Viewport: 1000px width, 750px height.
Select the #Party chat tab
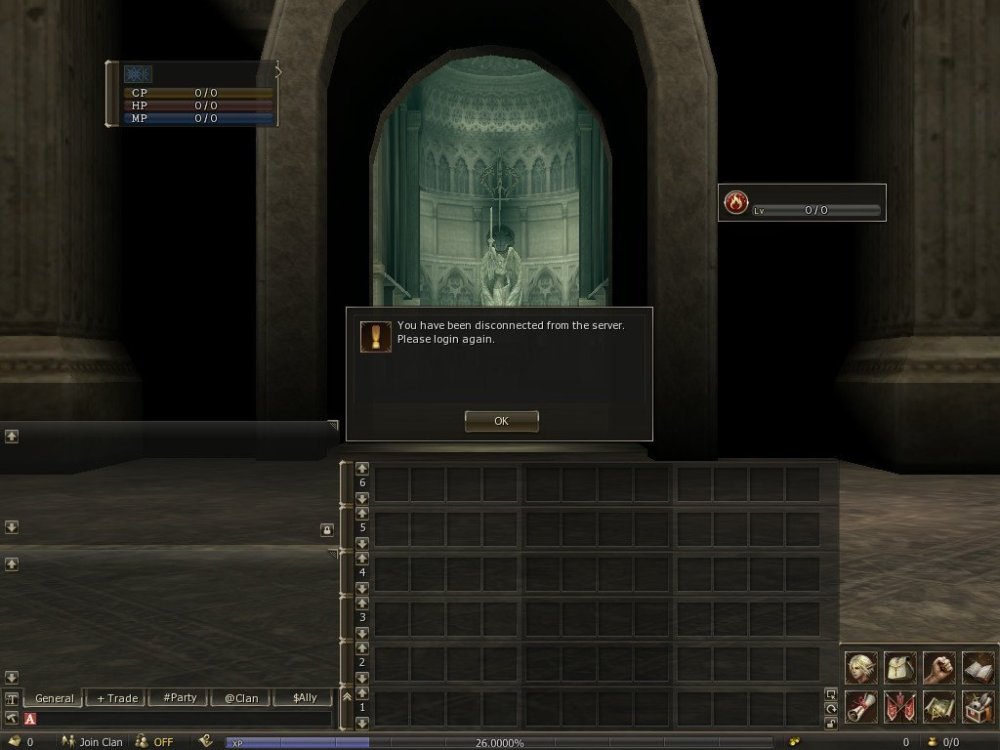tap(179, 698)
